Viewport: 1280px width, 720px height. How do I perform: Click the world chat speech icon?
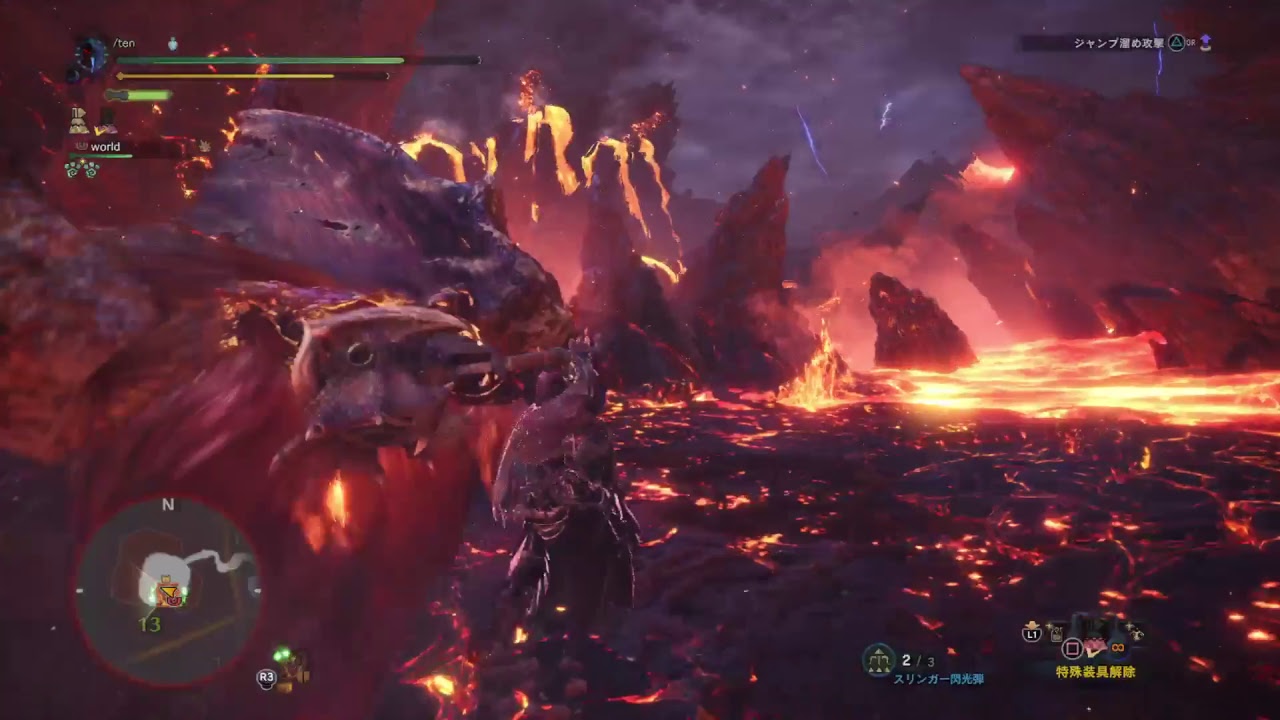click(82, 147)
